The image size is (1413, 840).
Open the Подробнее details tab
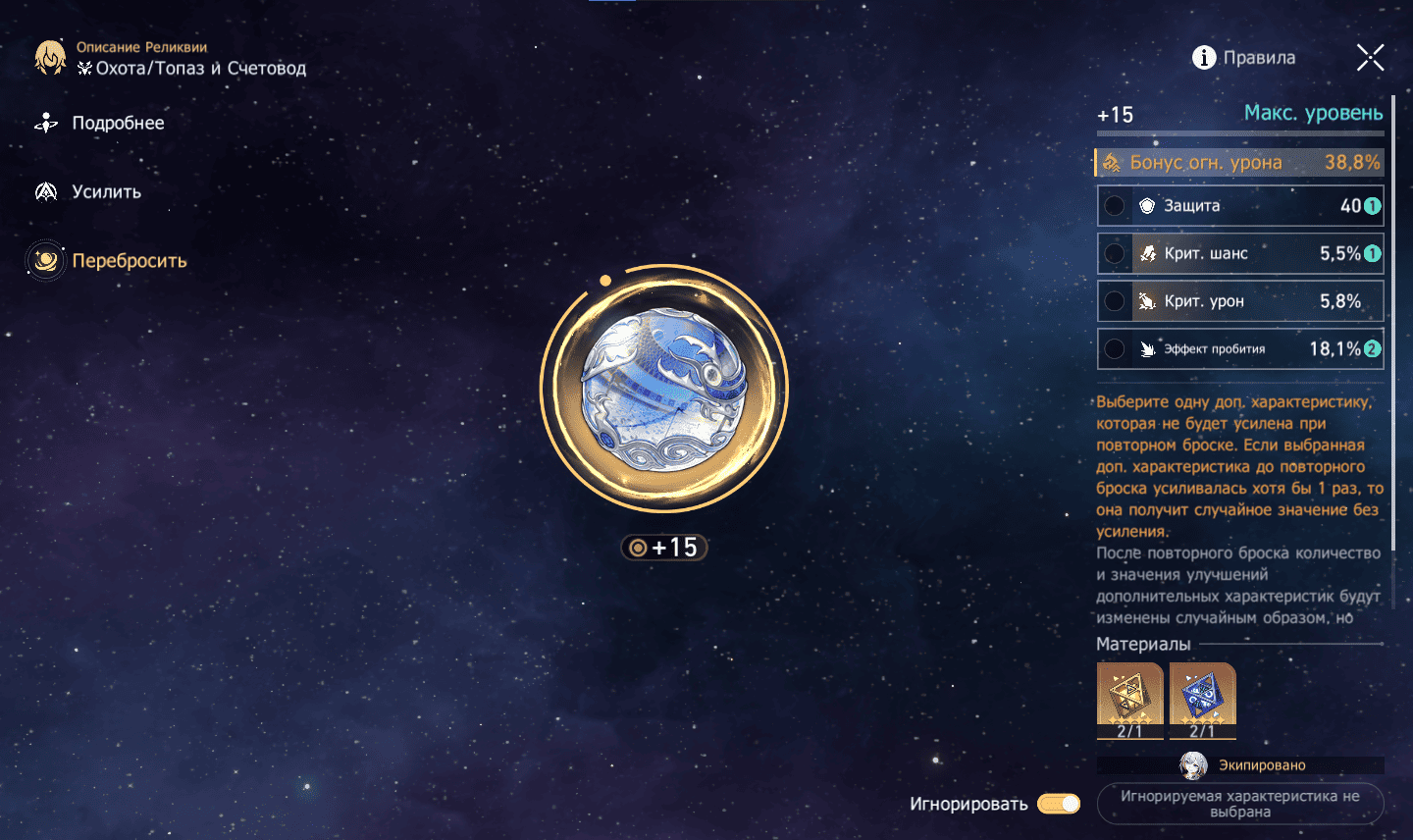[x=117, y=123]
